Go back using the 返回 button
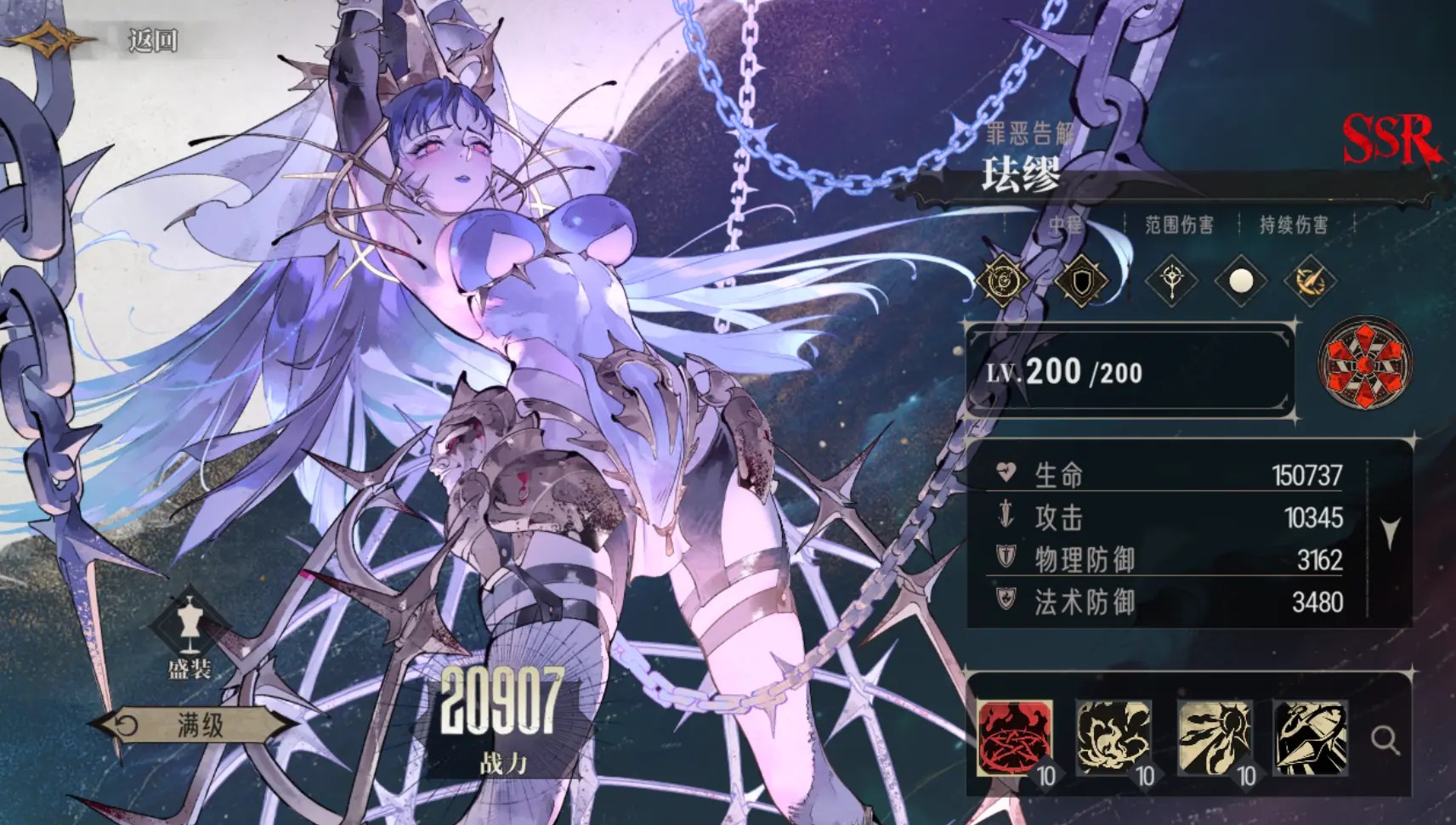The width and height of the screenshot is (1456, 825). [x=151, y=40]
